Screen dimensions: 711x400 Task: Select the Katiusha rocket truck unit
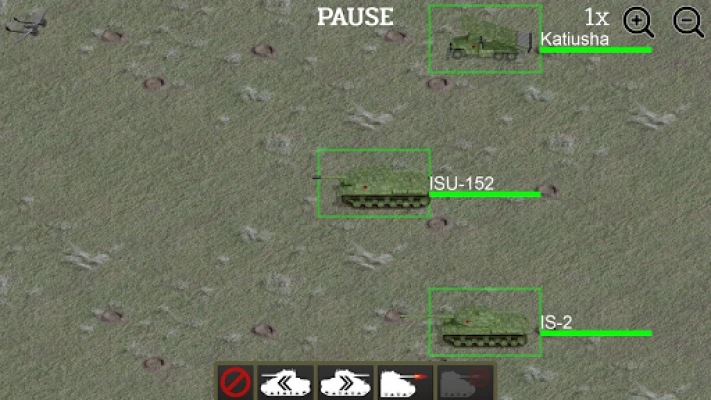tap(485, 40)
